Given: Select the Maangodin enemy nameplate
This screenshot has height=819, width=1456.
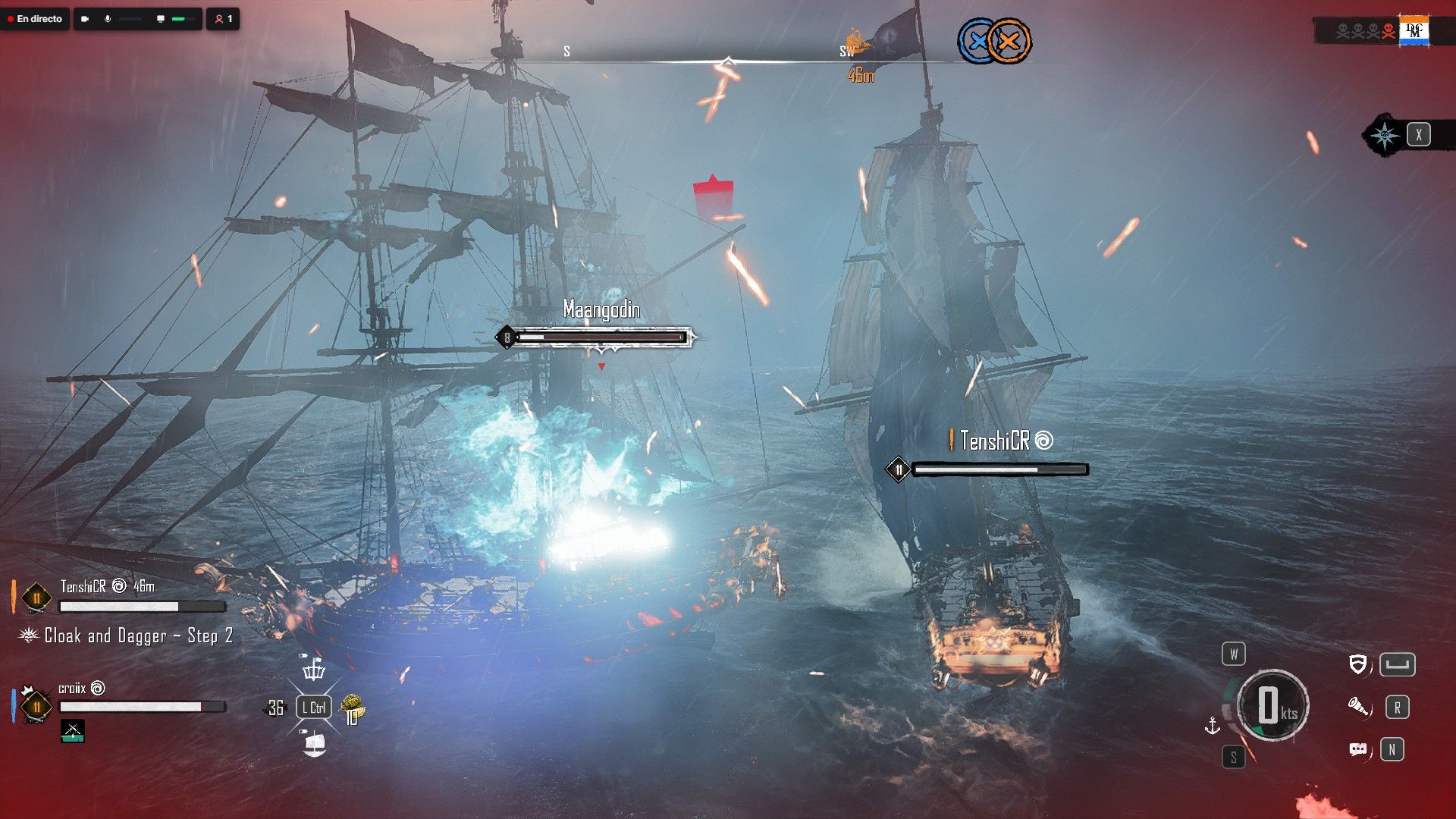Looking at the screenshot, I should tap(601, 309).
